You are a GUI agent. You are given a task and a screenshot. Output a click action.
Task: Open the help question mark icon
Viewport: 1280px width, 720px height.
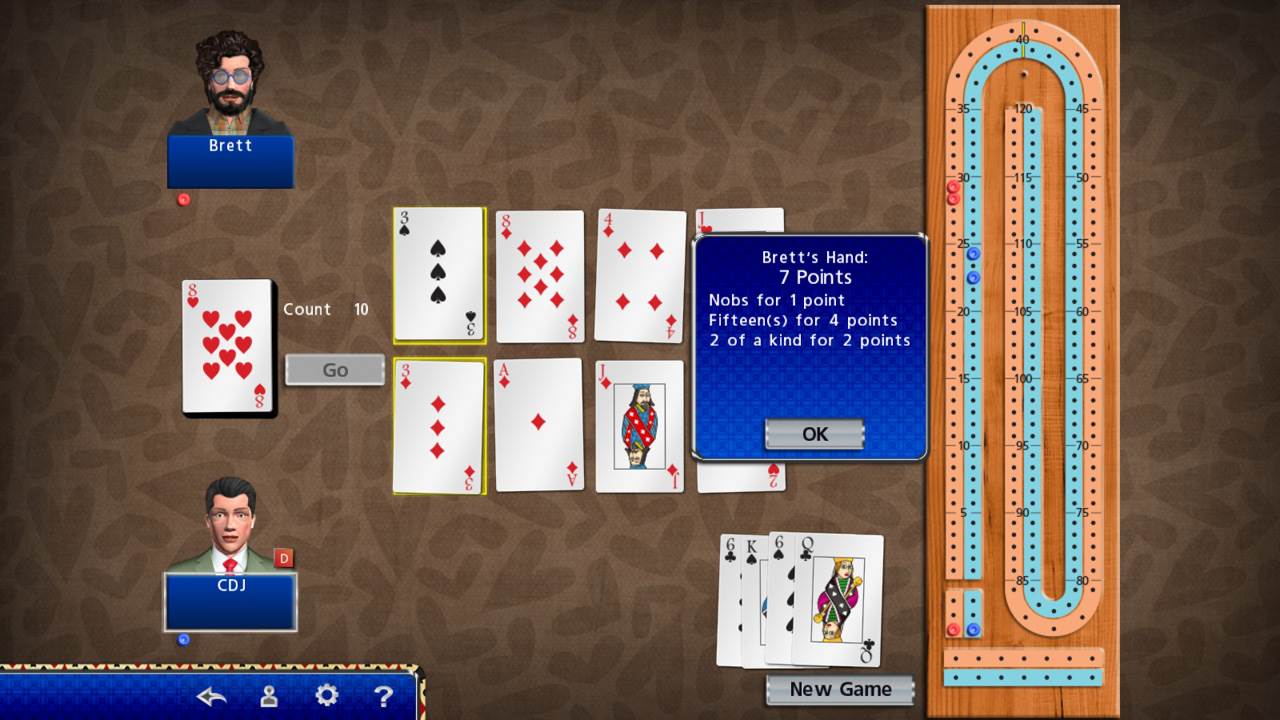coord(385,695)
